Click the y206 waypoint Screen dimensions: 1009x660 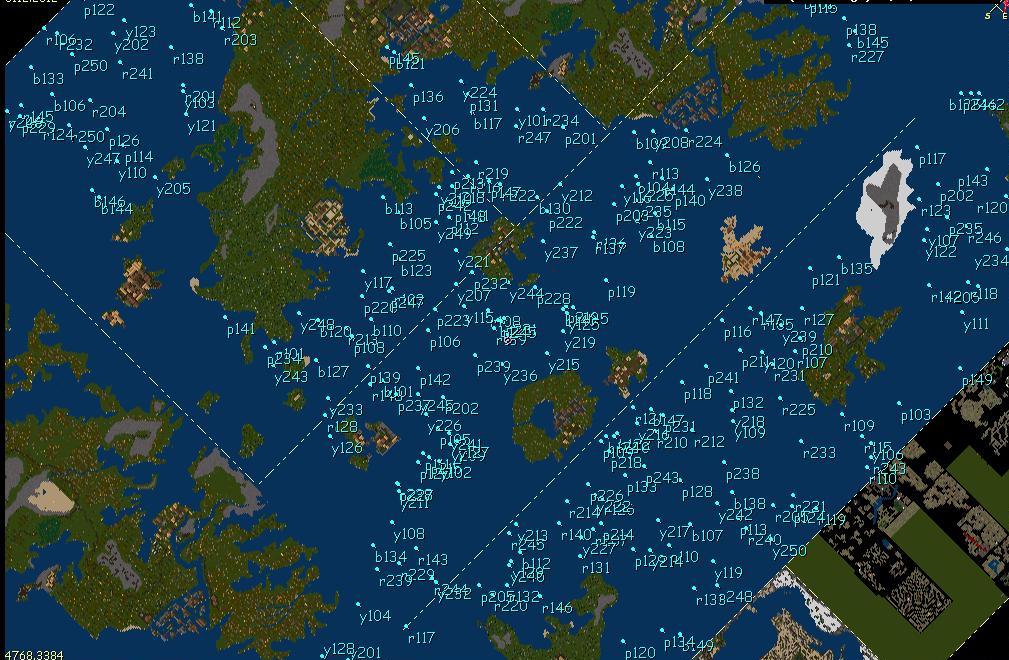[x=442, y=130]
